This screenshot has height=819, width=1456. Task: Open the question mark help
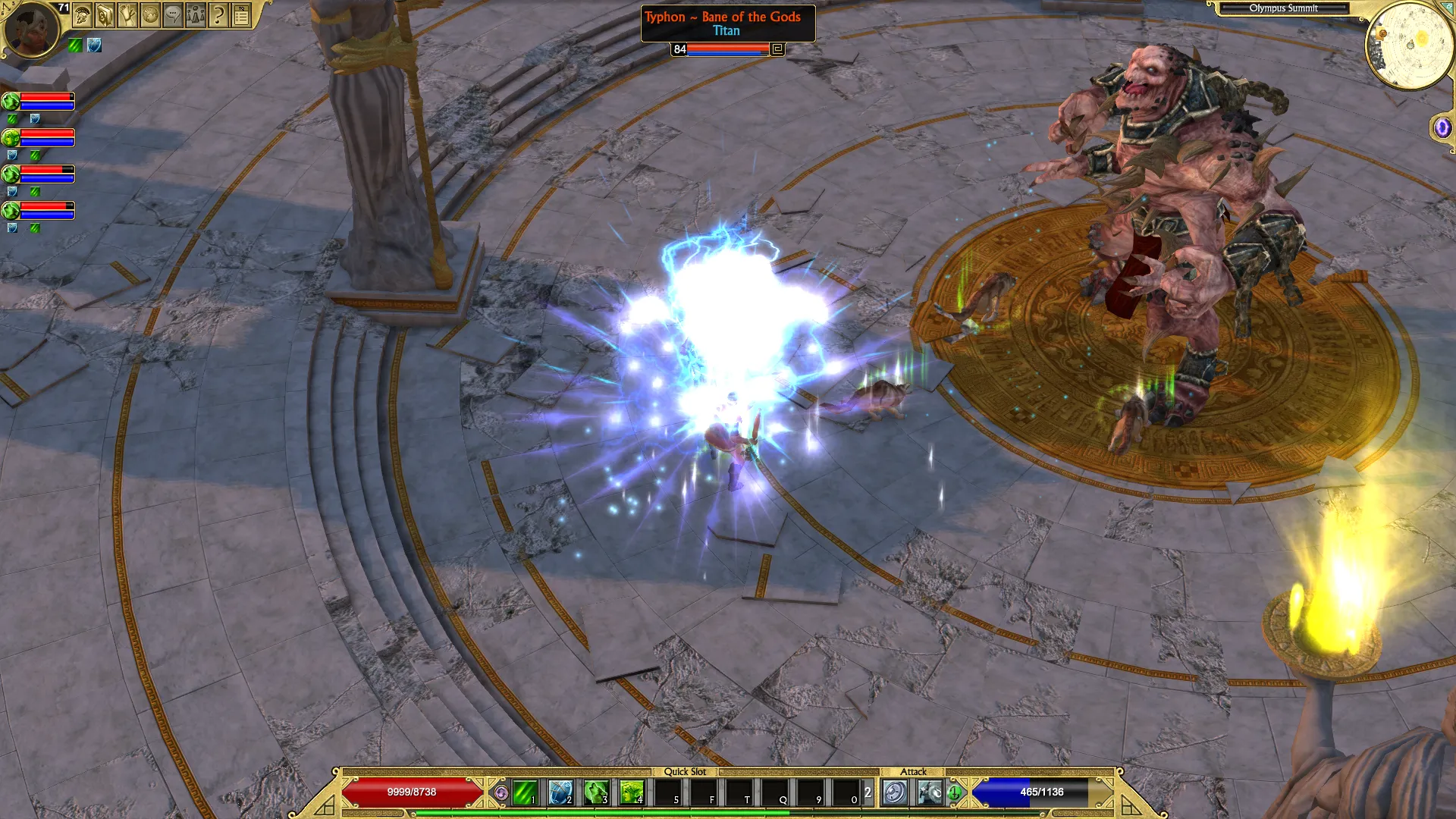[218, 14]
